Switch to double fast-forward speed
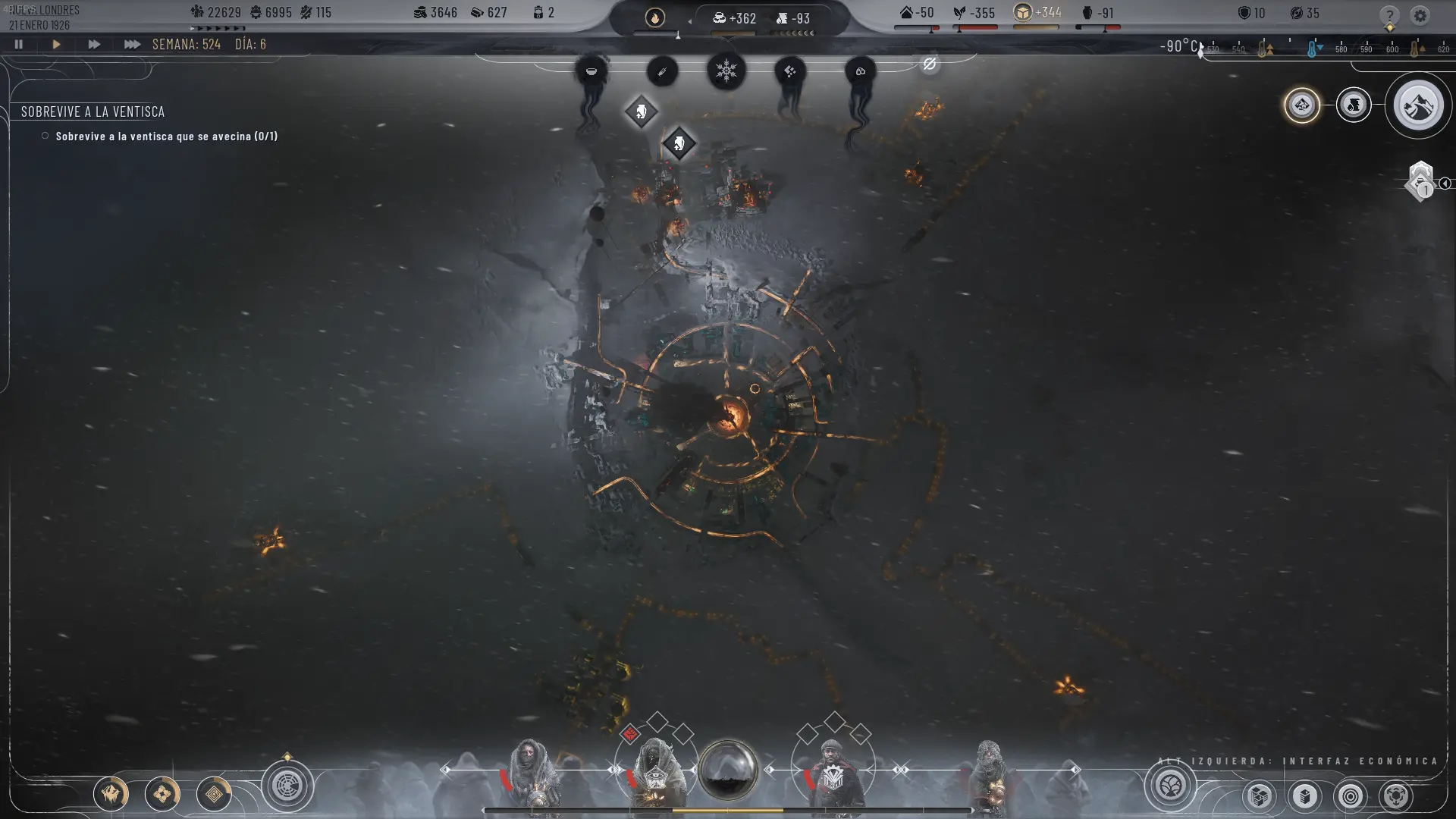The image size is (1456, 819). [x=94, y=45]
